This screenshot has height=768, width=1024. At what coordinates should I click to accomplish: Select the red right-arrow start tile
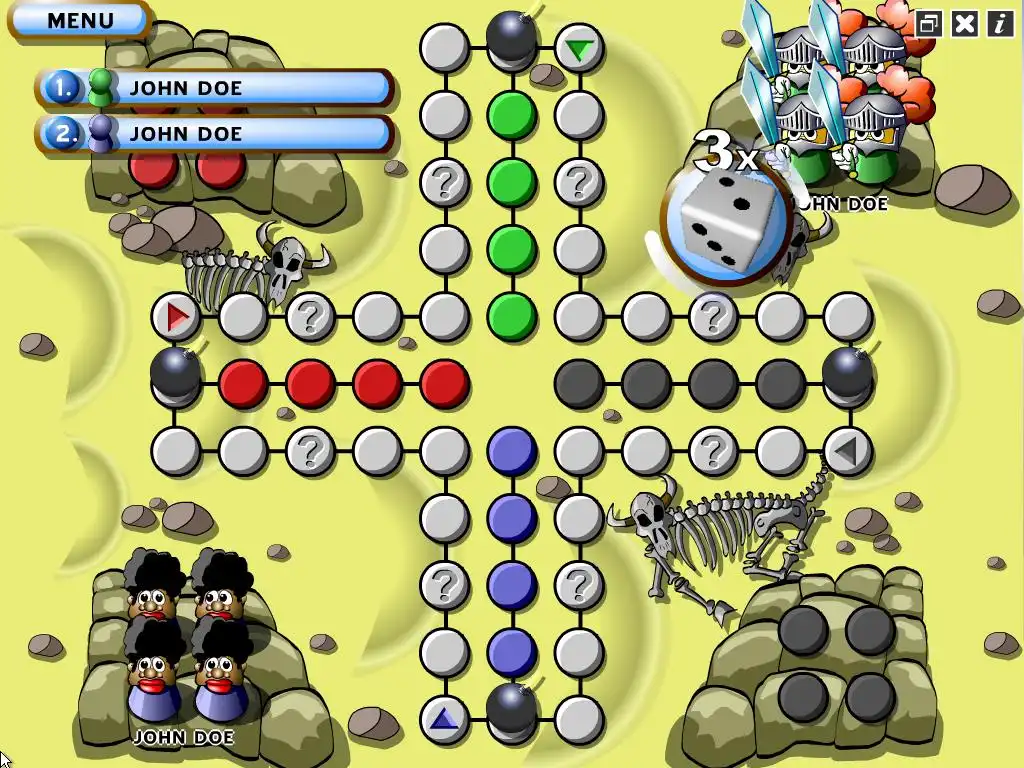click(x=177, y=318)
